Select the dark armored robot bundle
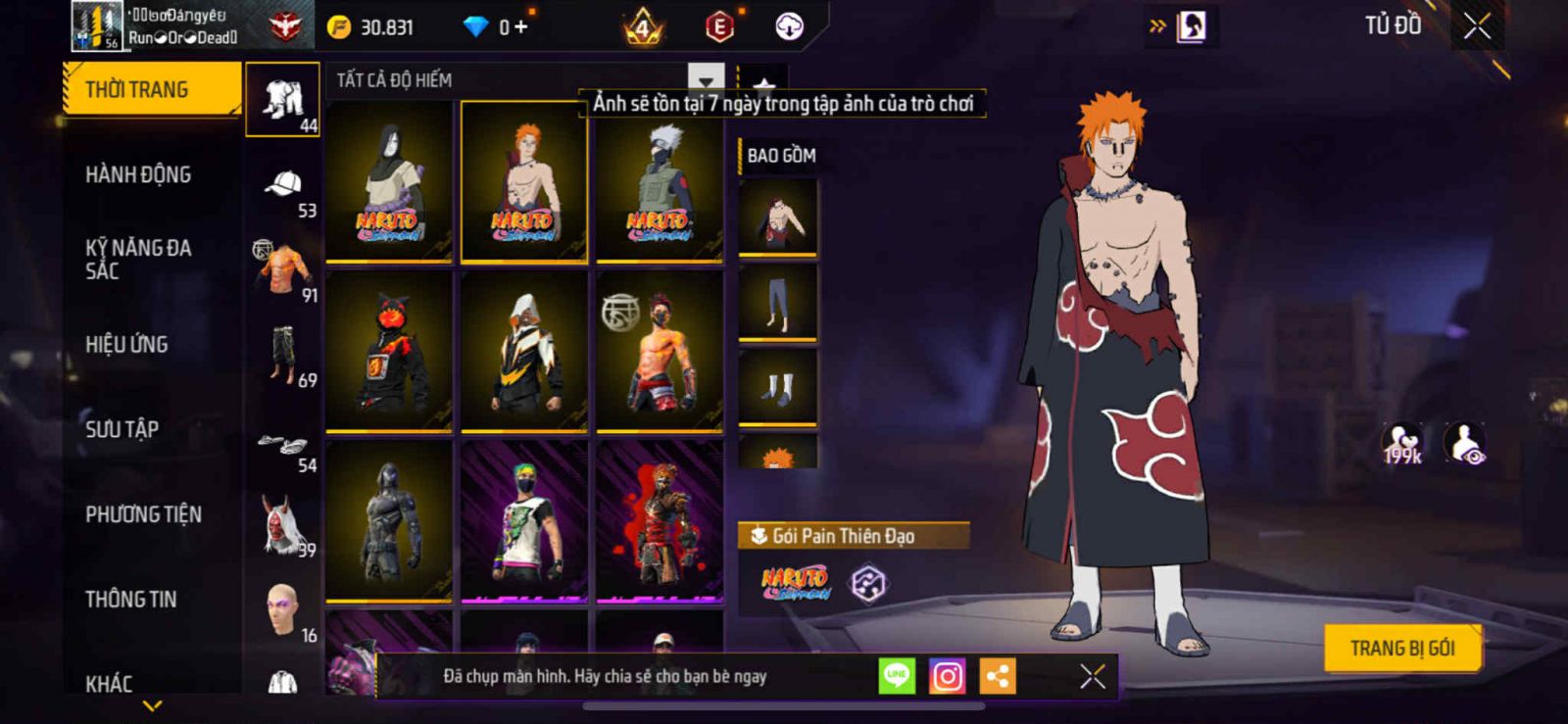 pos(389,521)
